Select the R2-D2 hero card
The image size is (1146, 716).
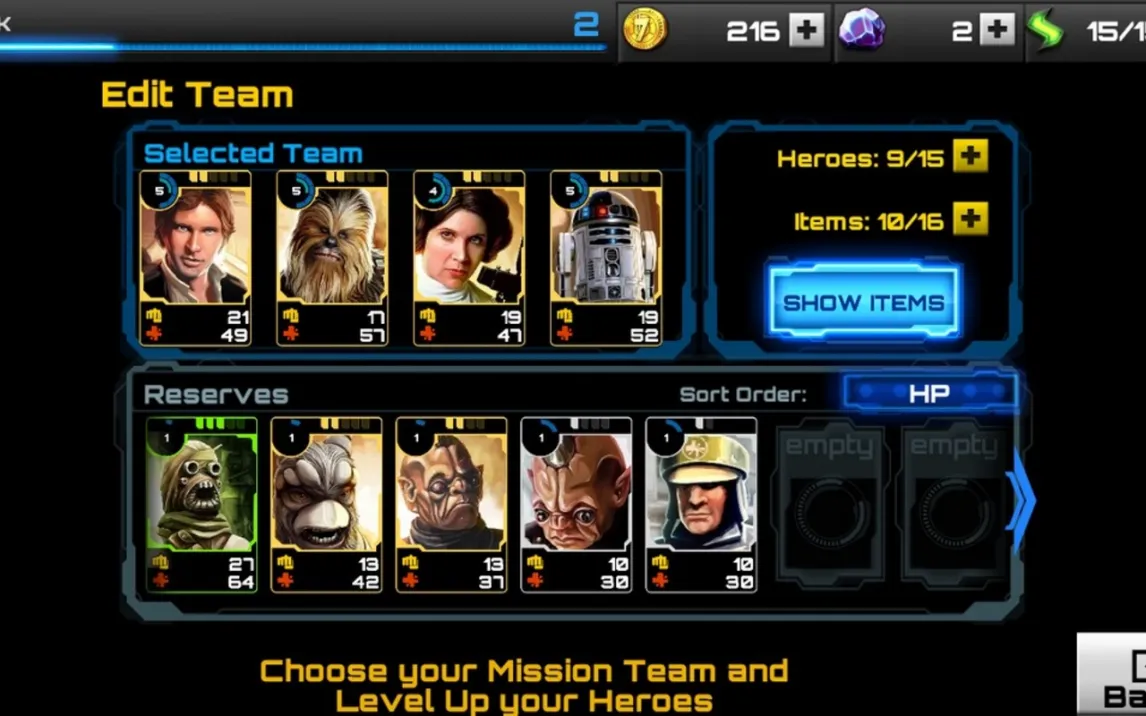606,257
